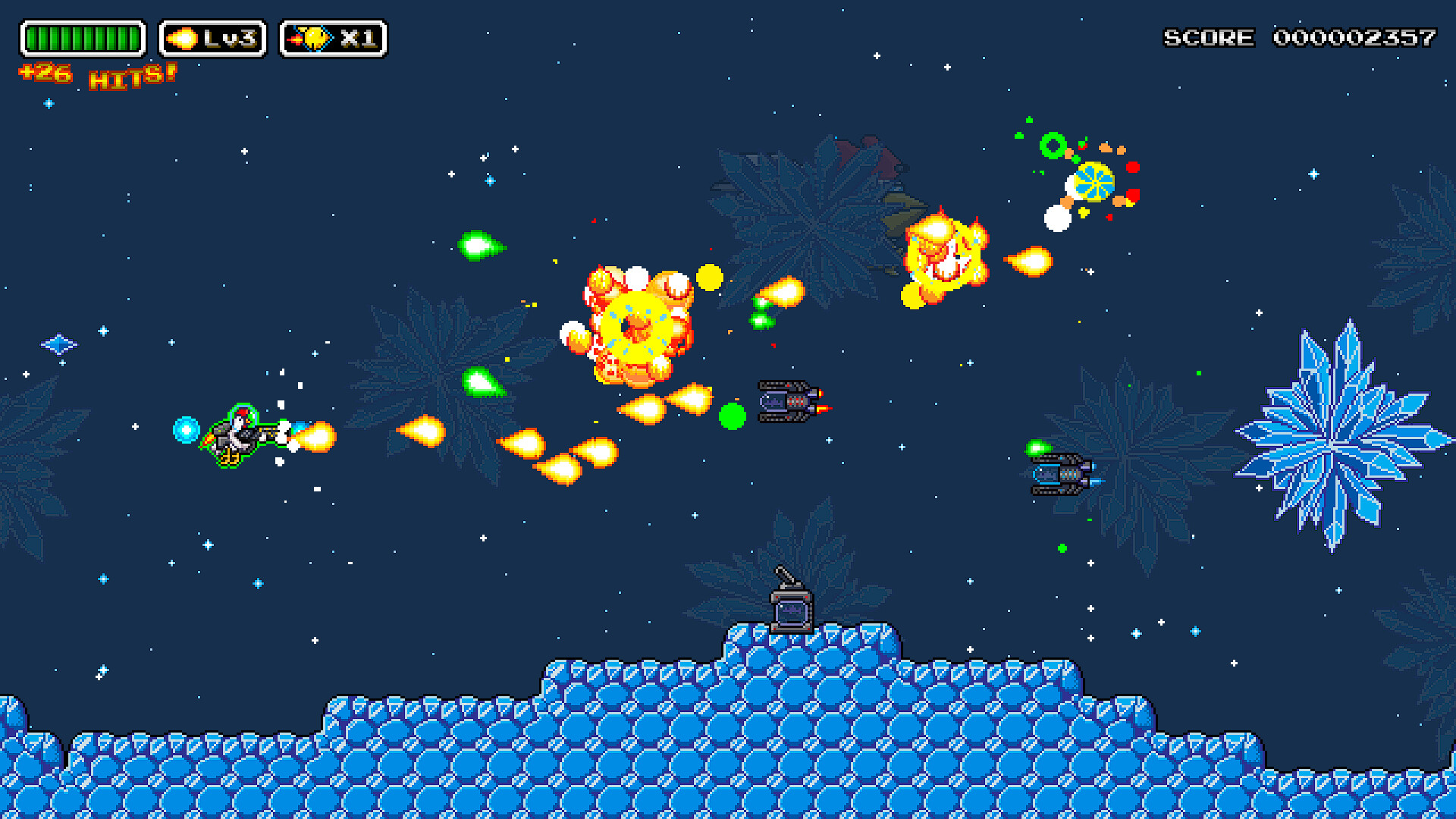
Task: Click the enemy fighter near the right crystal
Action: tap(1060, 476)
